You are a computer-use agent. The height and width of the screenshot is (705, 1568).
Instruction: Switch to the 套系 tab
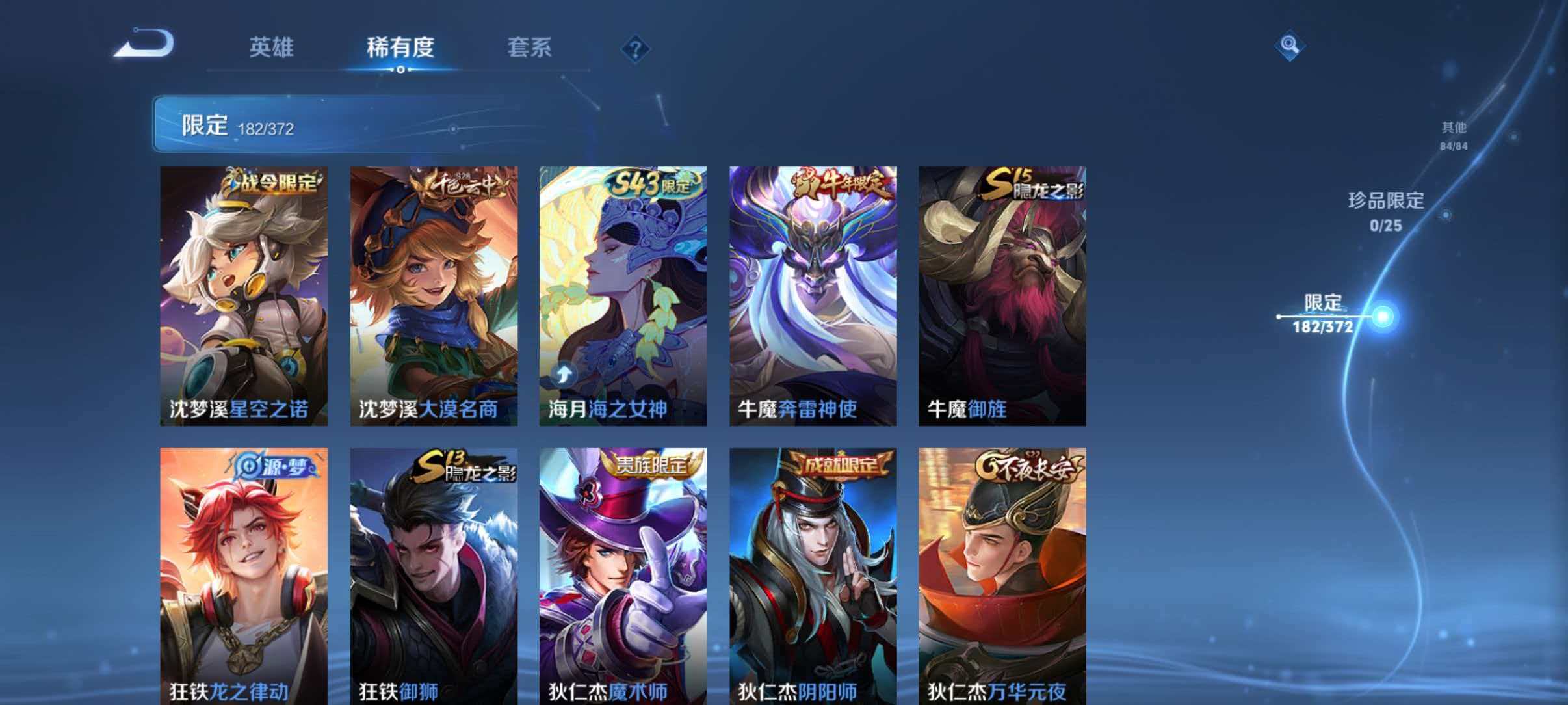530,48
